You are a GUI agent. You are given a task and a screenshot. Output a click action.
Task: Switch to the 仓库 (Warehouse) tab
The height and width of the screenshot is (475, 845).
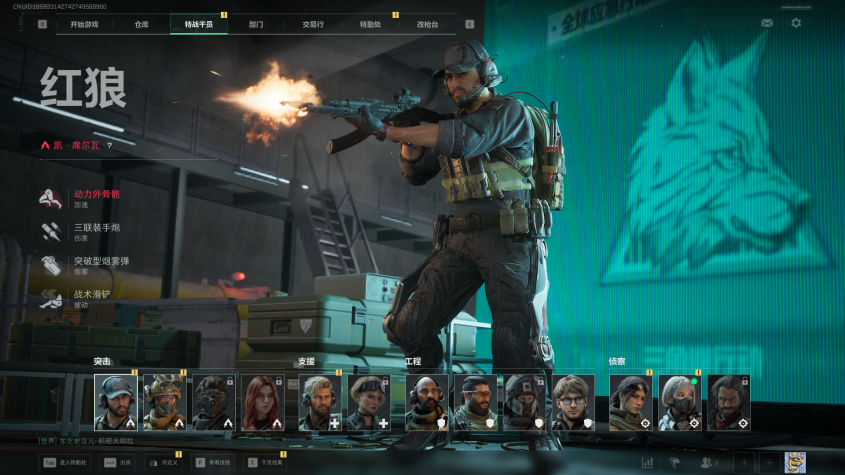(x=141, y=23)
